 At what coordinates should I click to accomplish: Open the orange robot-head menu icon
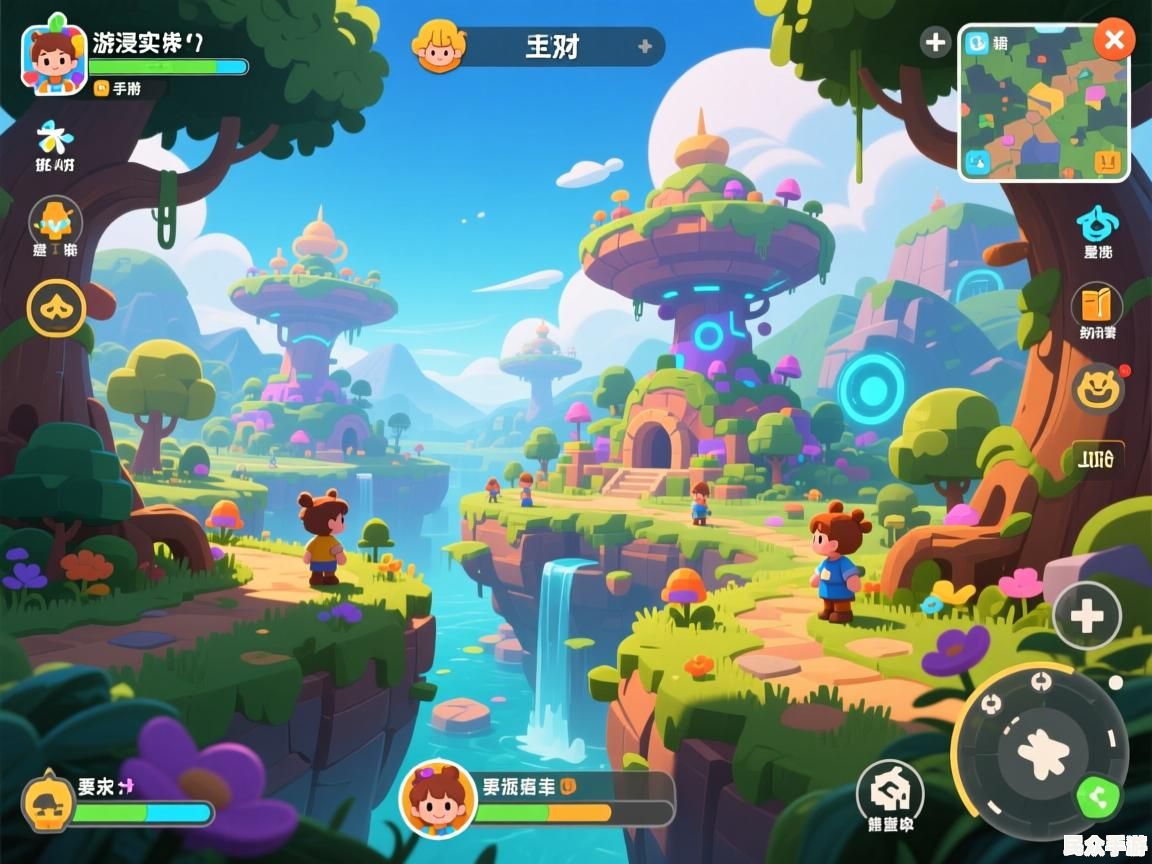(55, 219)
